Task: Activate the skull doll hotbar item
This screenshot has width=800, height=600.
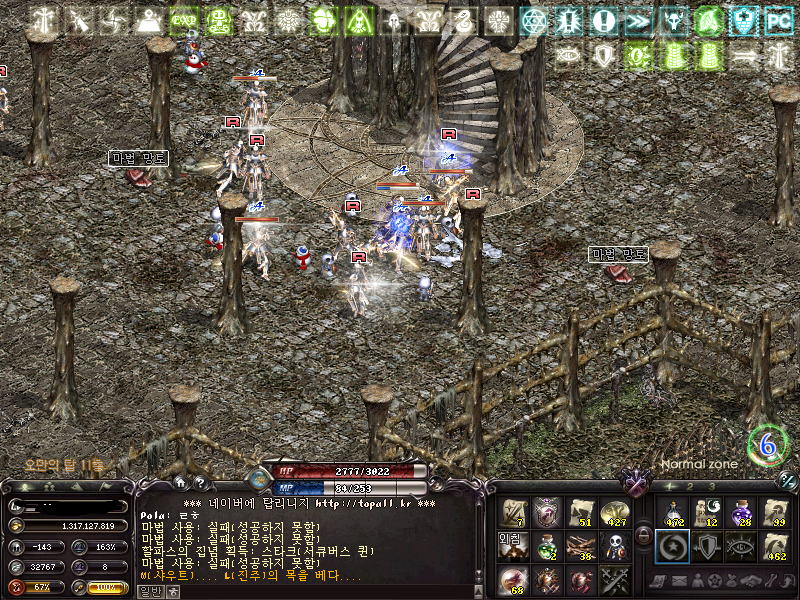Action: [x=616, y=546]
